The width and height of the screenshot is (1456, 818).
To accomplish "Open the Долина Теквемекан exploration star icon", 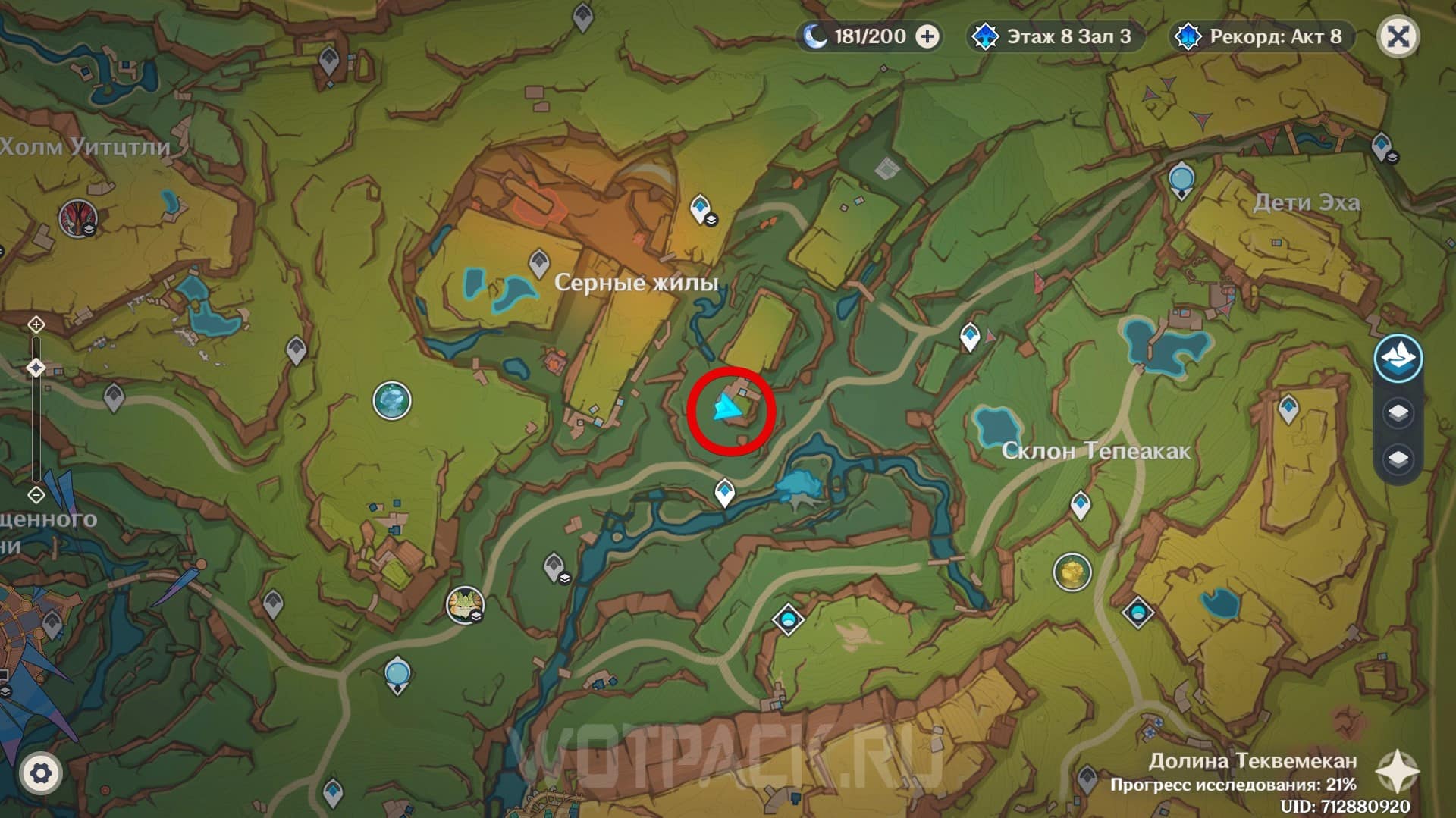I will point(1398,772).
